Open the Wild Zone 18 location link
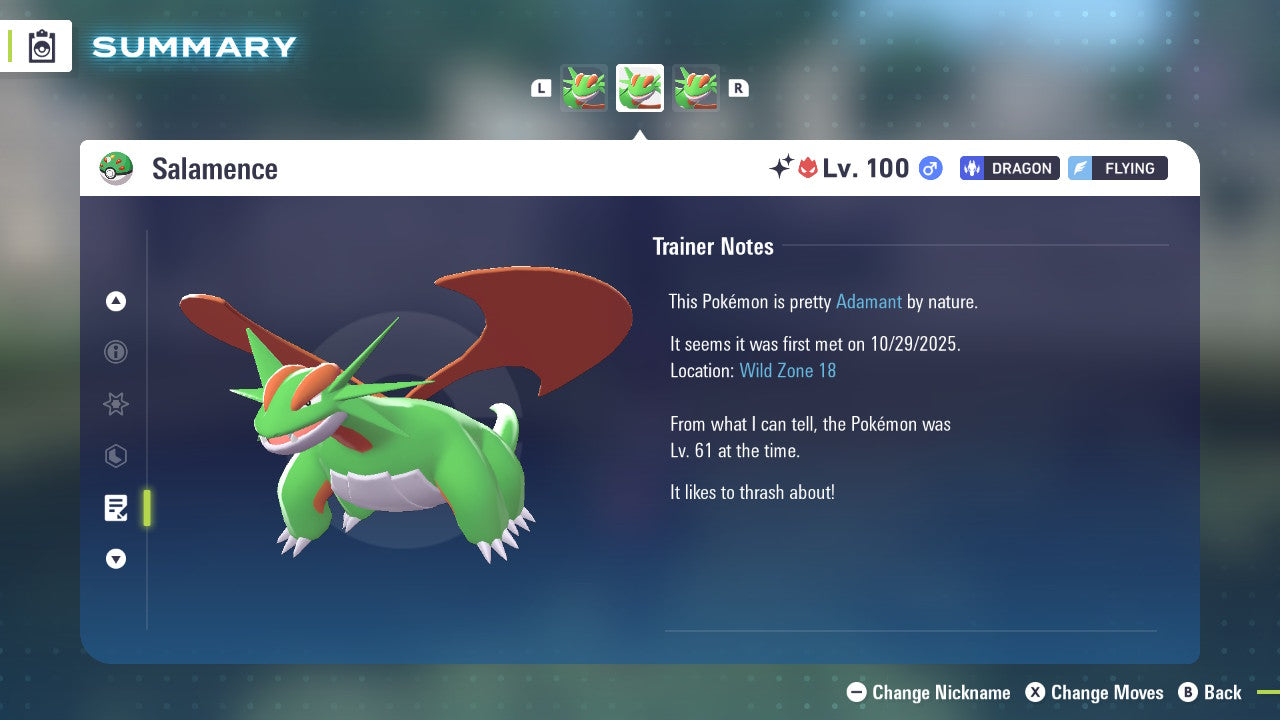This screenshot has width=1280, height=720. coord(788,370)
